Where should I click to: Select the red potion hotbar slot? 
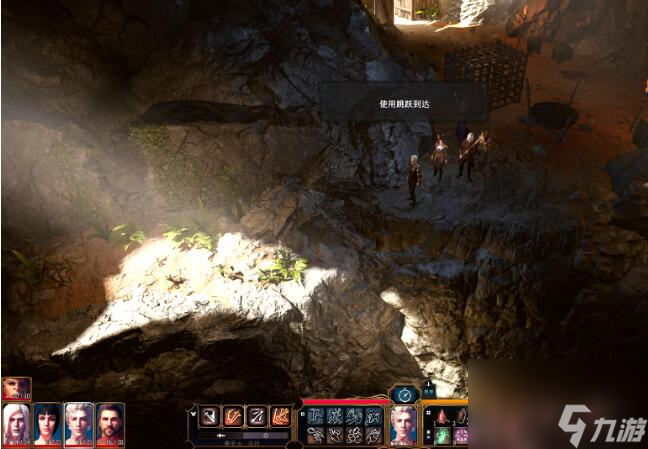point(443,415)
